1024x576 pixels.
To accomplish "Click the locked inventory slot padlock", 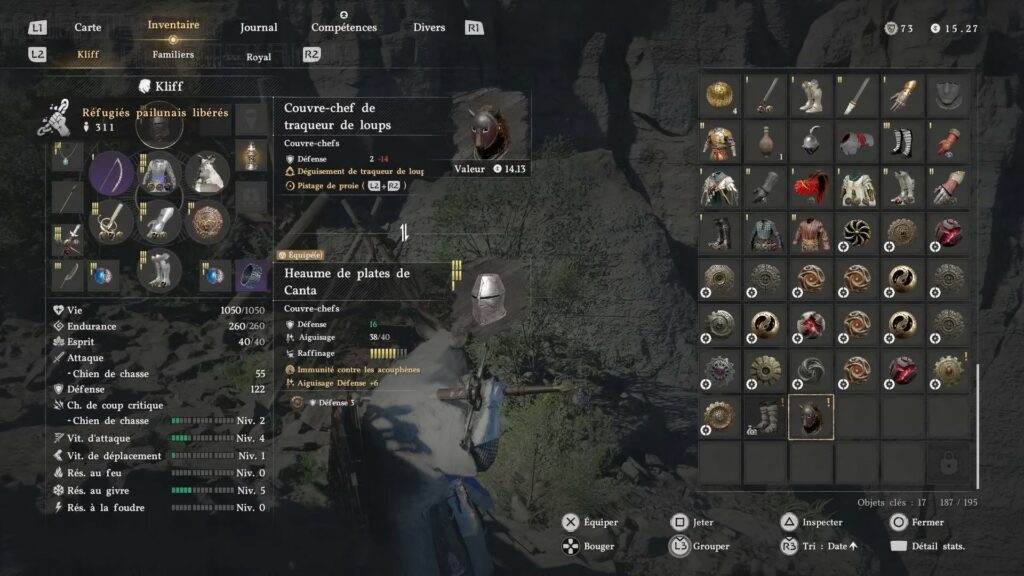I will tap(949, 462).
